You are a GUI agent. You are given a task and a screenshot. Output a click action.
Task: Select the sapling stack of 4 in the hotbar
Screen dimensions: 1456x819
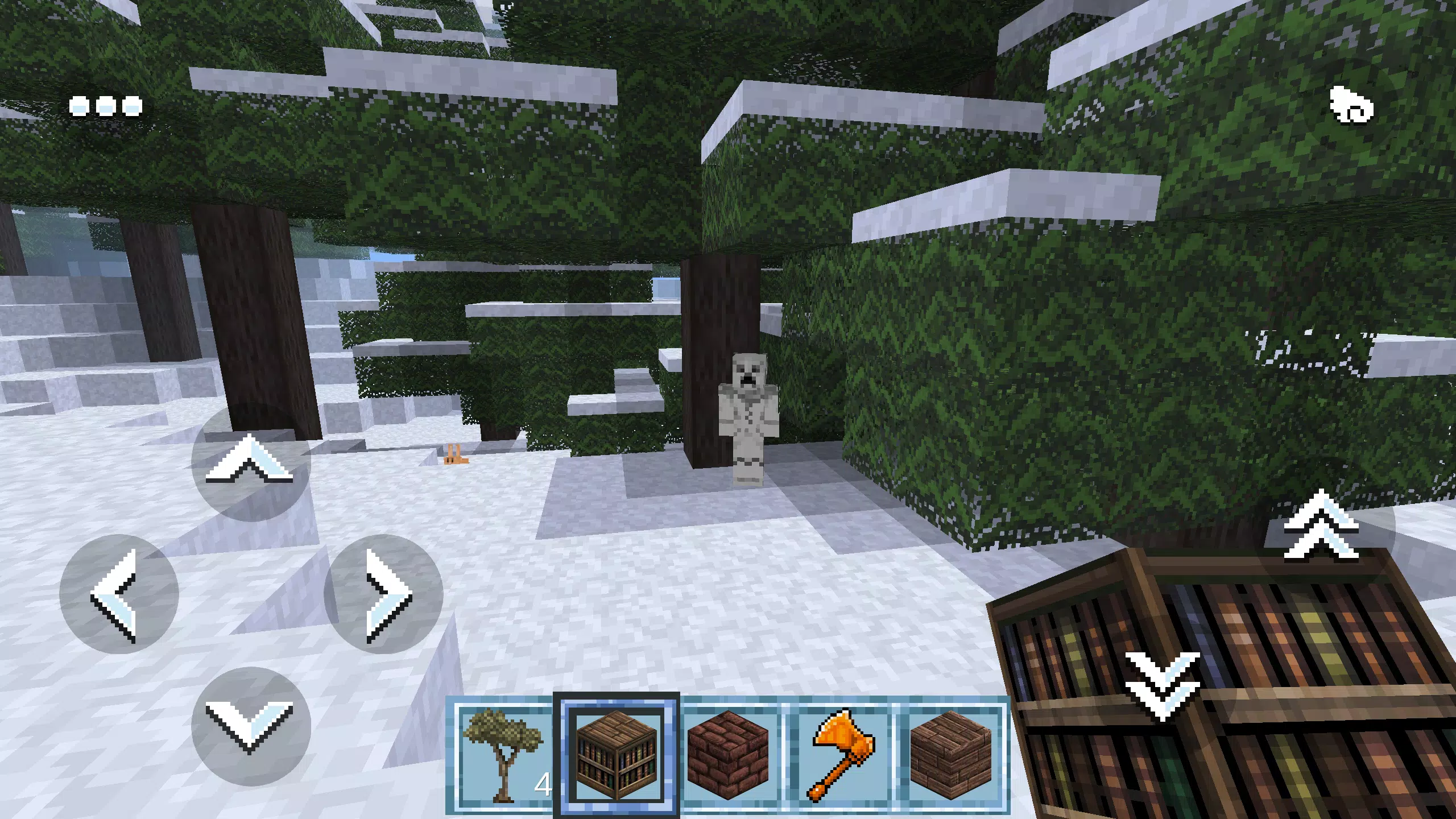502,756
